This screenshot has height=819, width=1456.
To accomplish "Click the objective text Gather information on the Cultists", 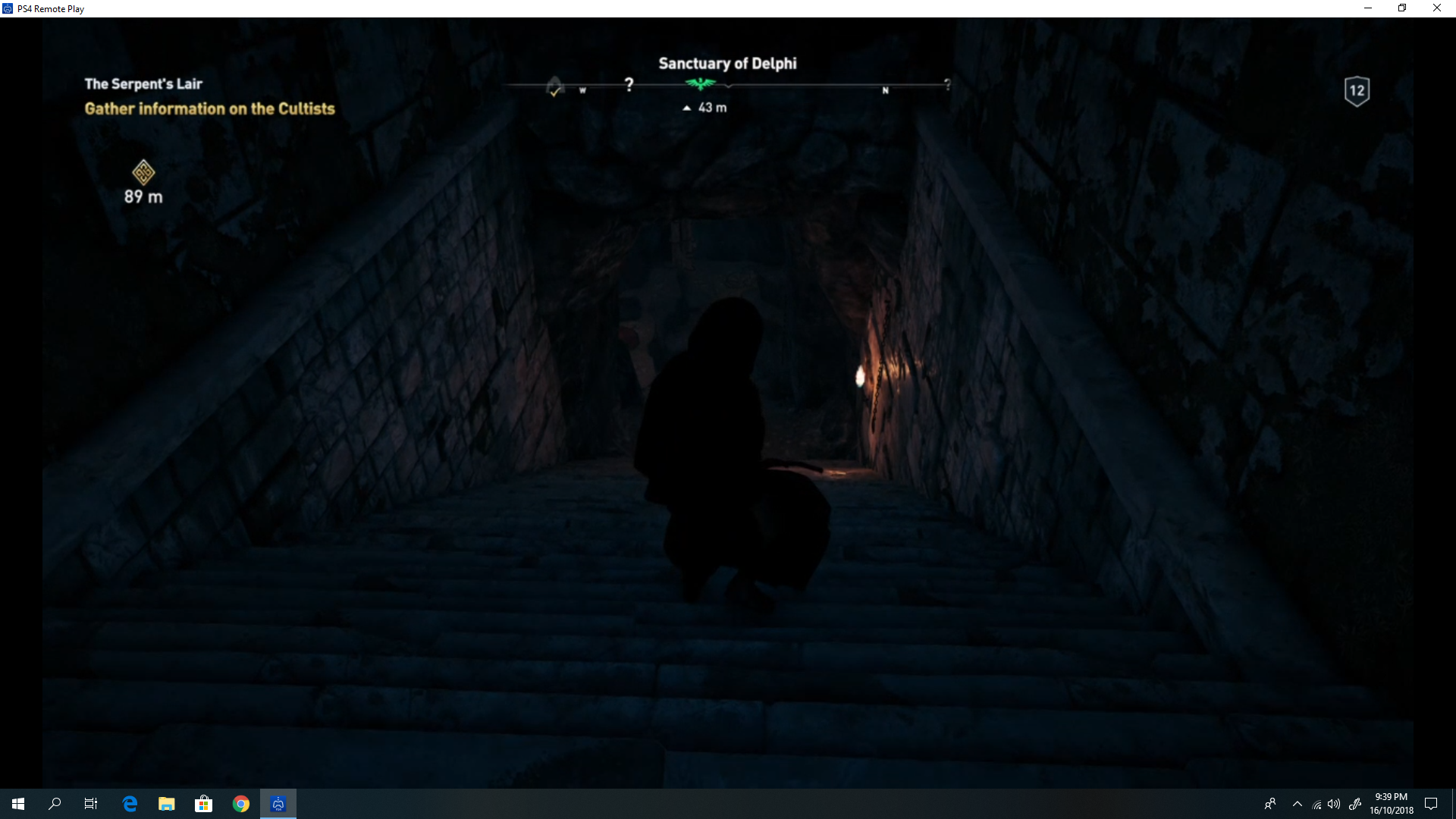I will (x=209, y=108).
